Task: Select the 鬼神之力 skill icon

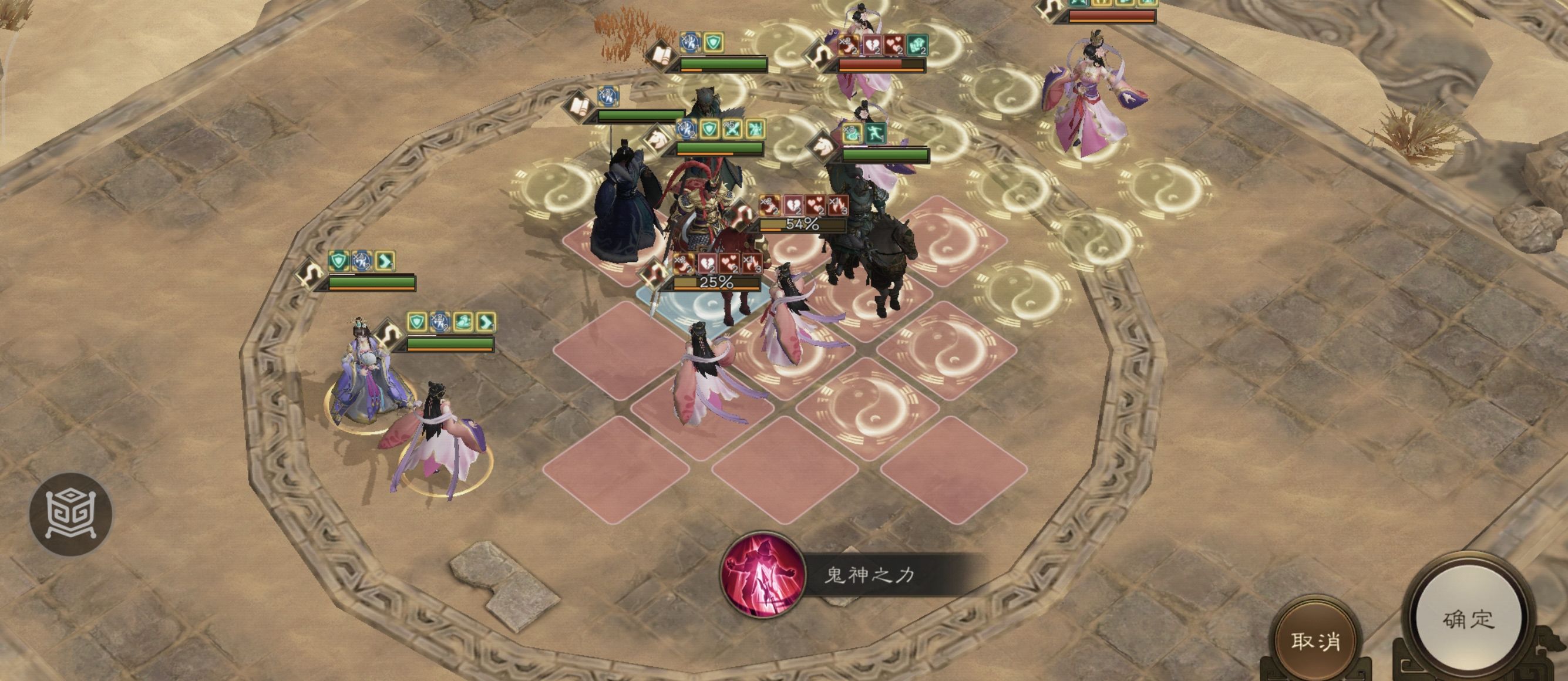Action: [x=762, y=574]
